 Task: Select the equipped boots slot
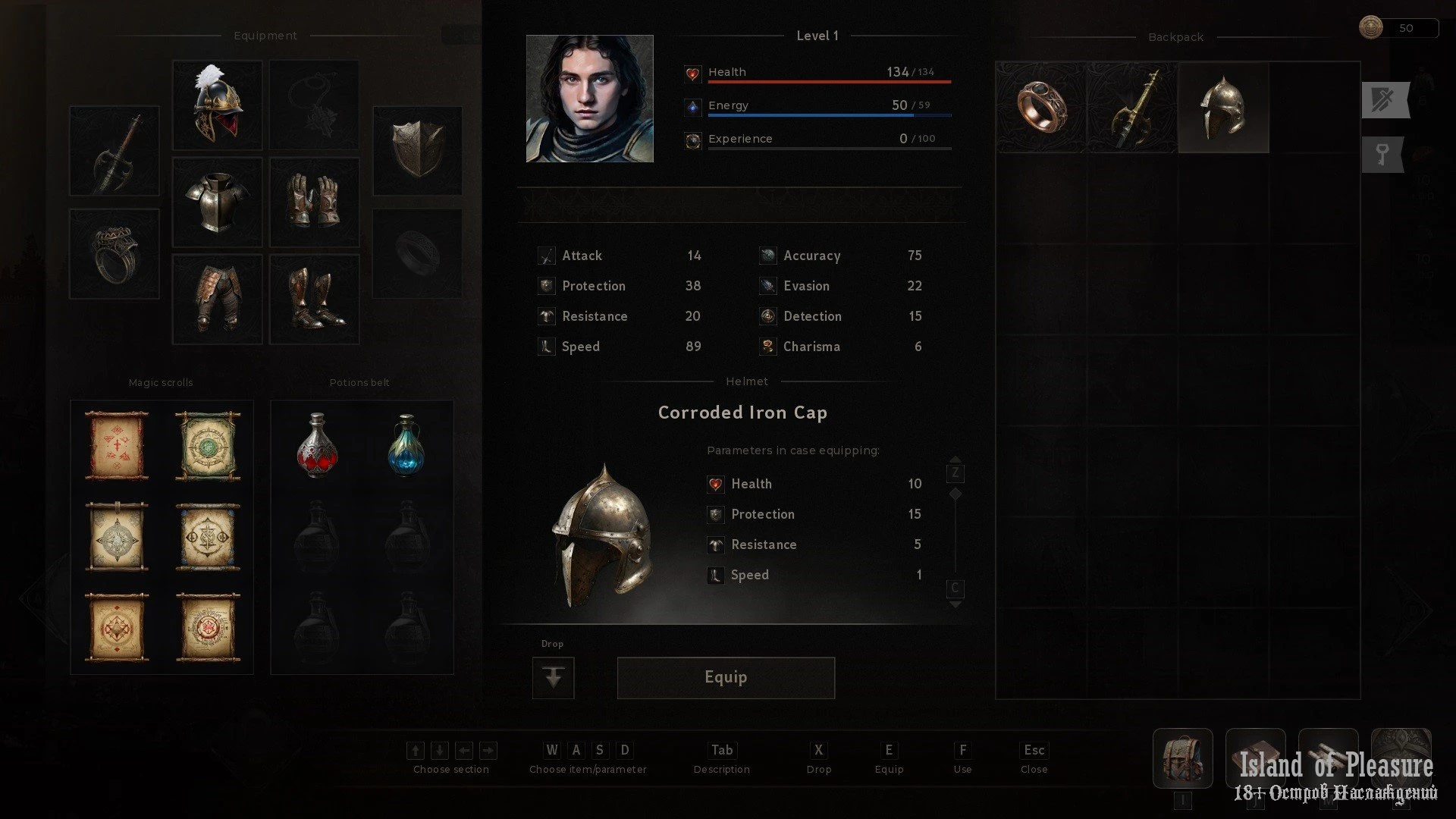(x=315, y=299)
